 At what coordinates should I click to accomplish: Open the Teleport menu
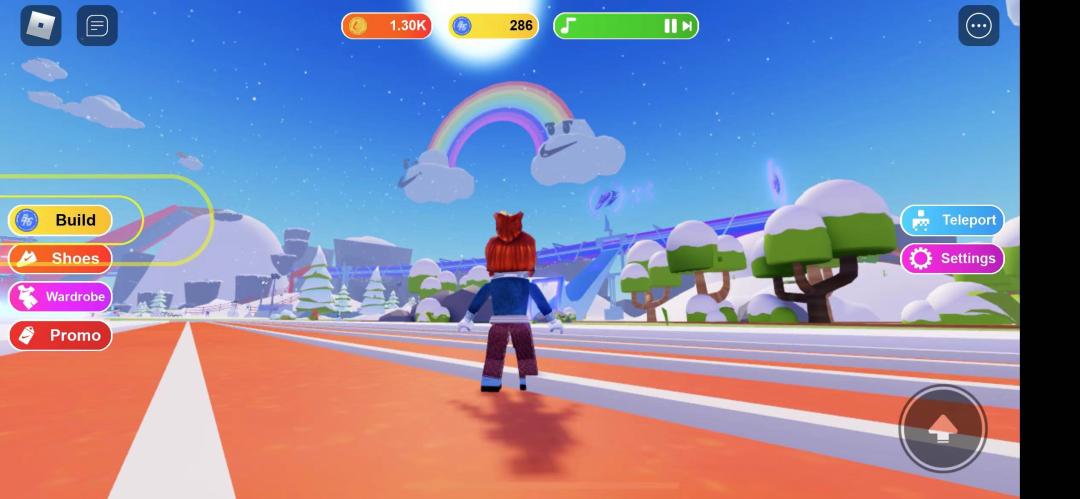point(952,220)
